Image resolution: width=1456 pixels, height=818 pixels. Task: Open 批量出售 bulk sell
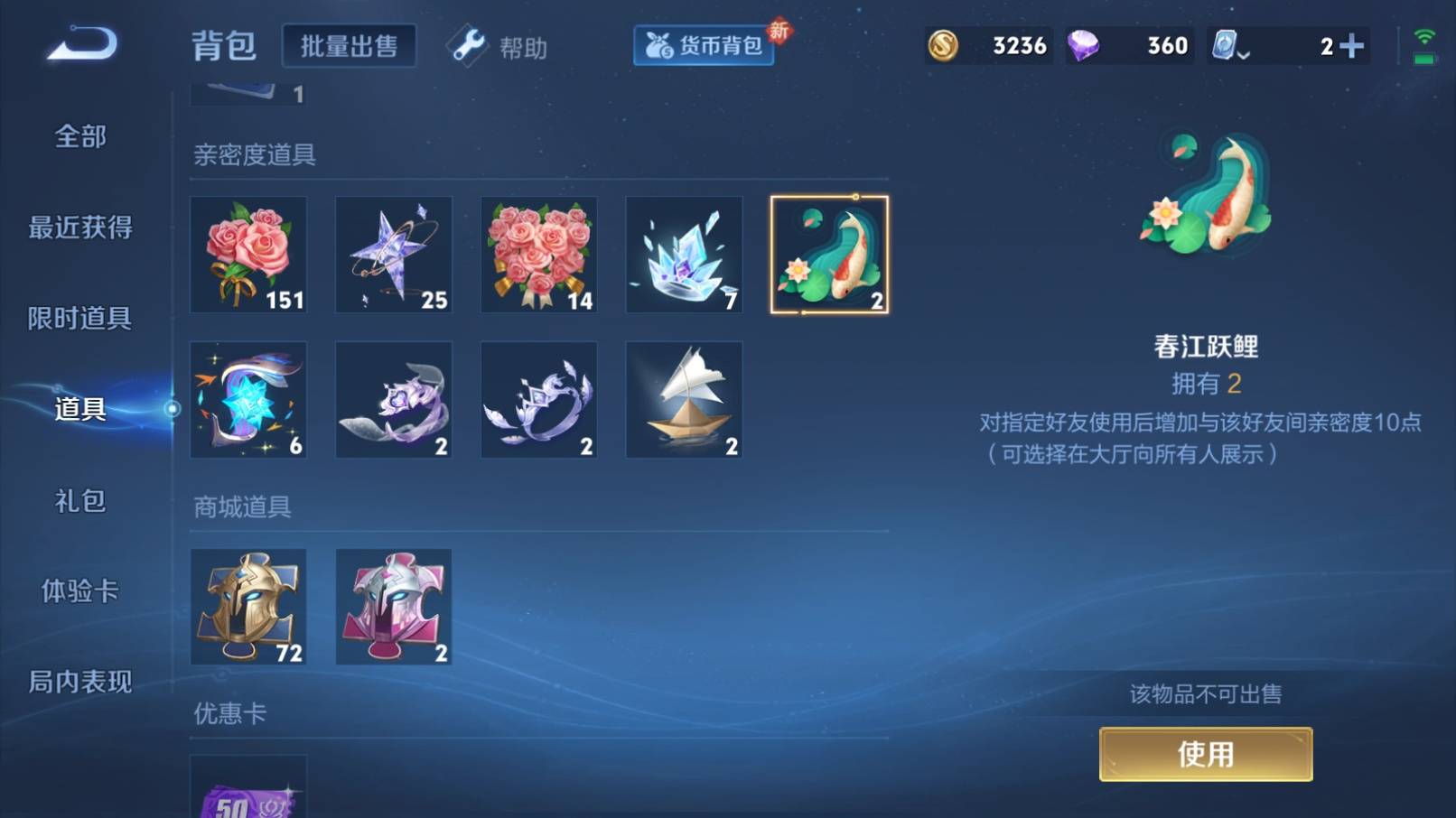pos(349,45)
